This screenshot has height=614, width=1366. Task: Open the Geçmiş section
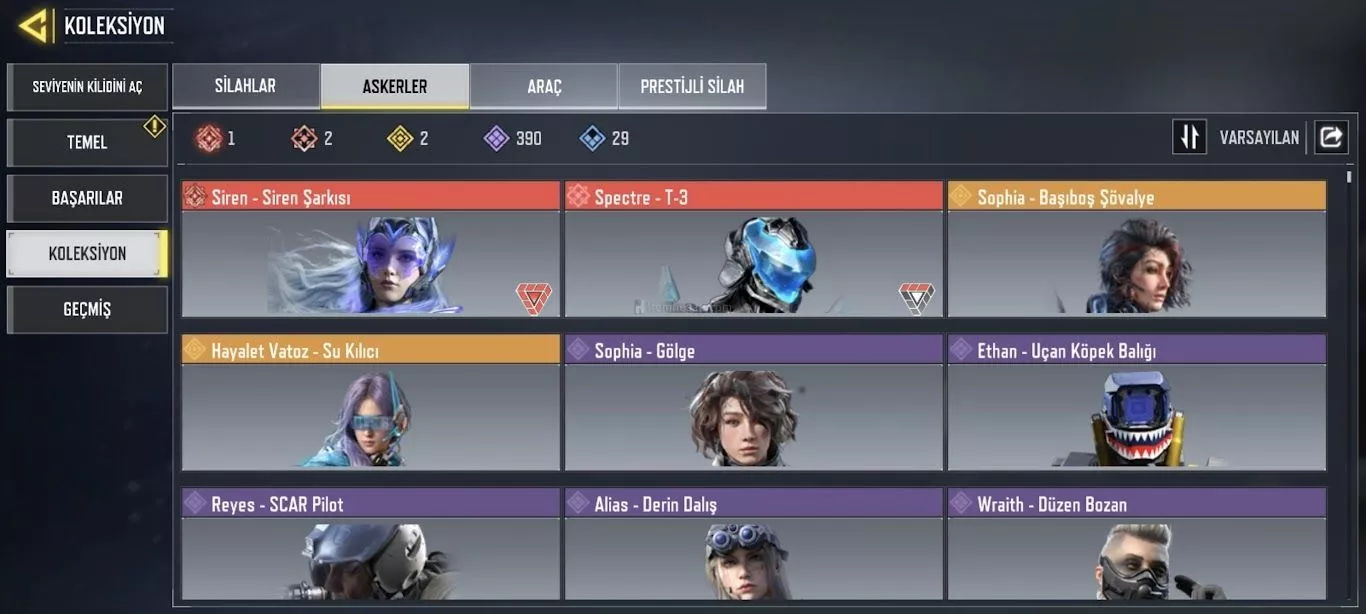pyautogui.click(x=87, y=310)
